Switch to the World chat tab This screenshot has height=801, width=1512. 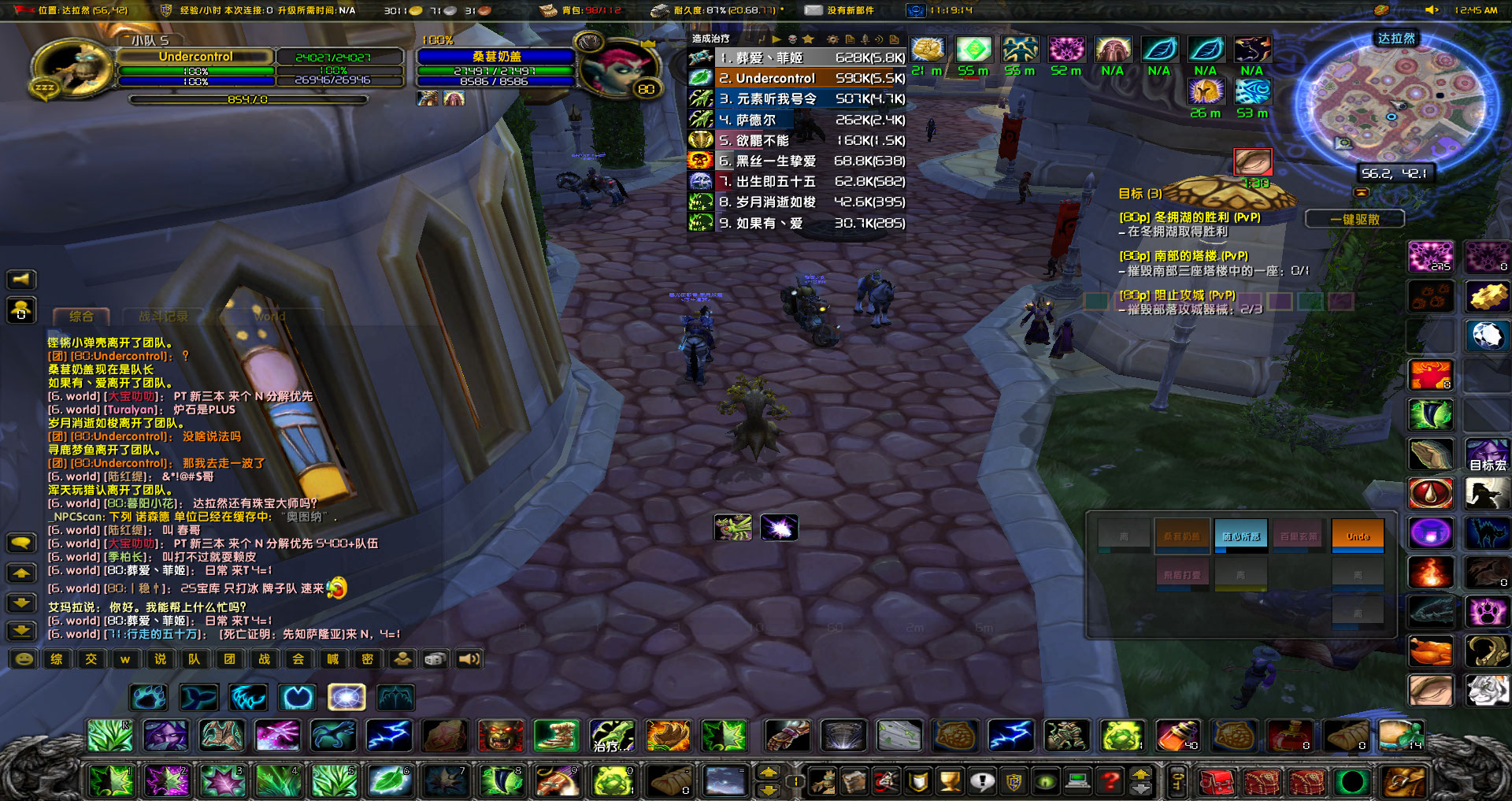point(268,317)
